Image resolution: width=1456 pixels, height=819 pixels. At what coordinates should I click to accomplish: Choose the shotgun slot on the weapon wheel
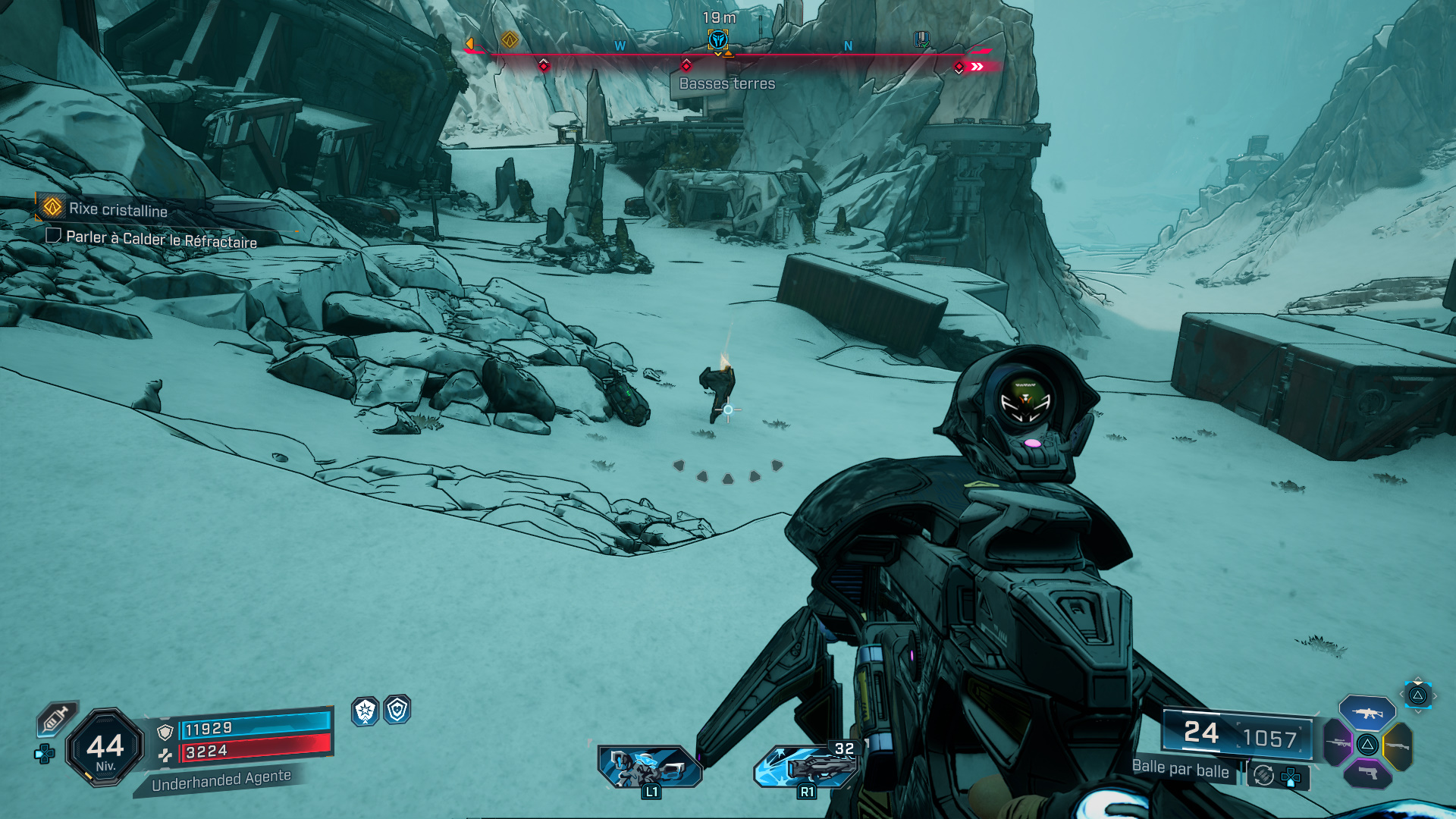tap(1398, 745)
